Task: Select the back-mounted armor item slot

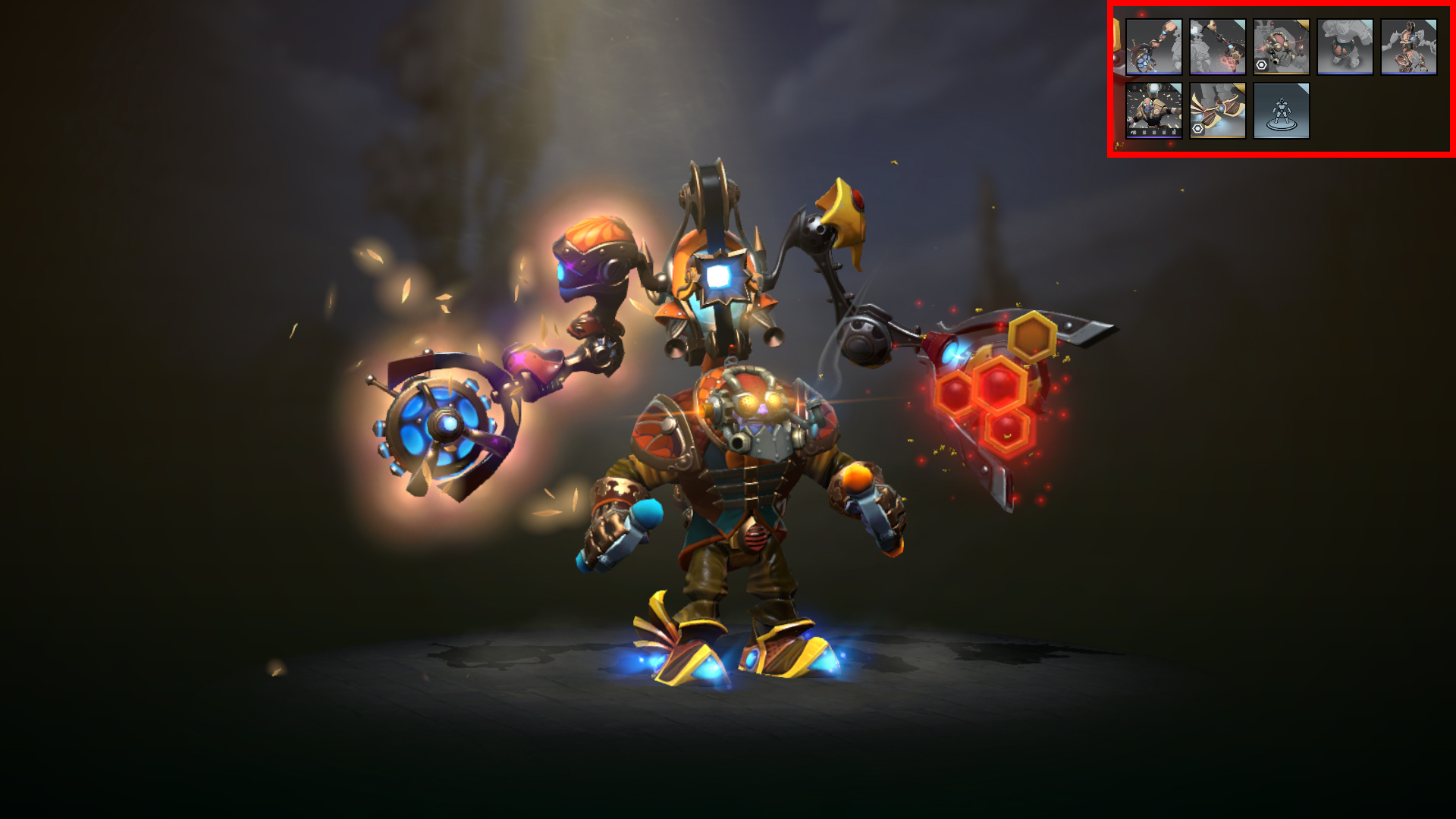Action: click(x=1409, y=47)
